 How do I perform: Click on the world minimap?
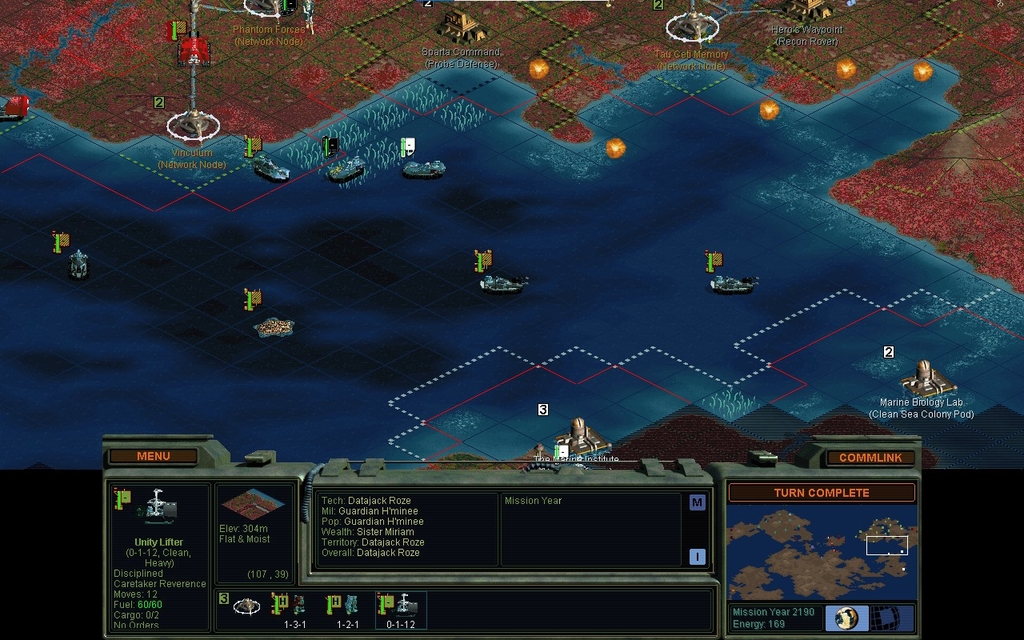821,553
